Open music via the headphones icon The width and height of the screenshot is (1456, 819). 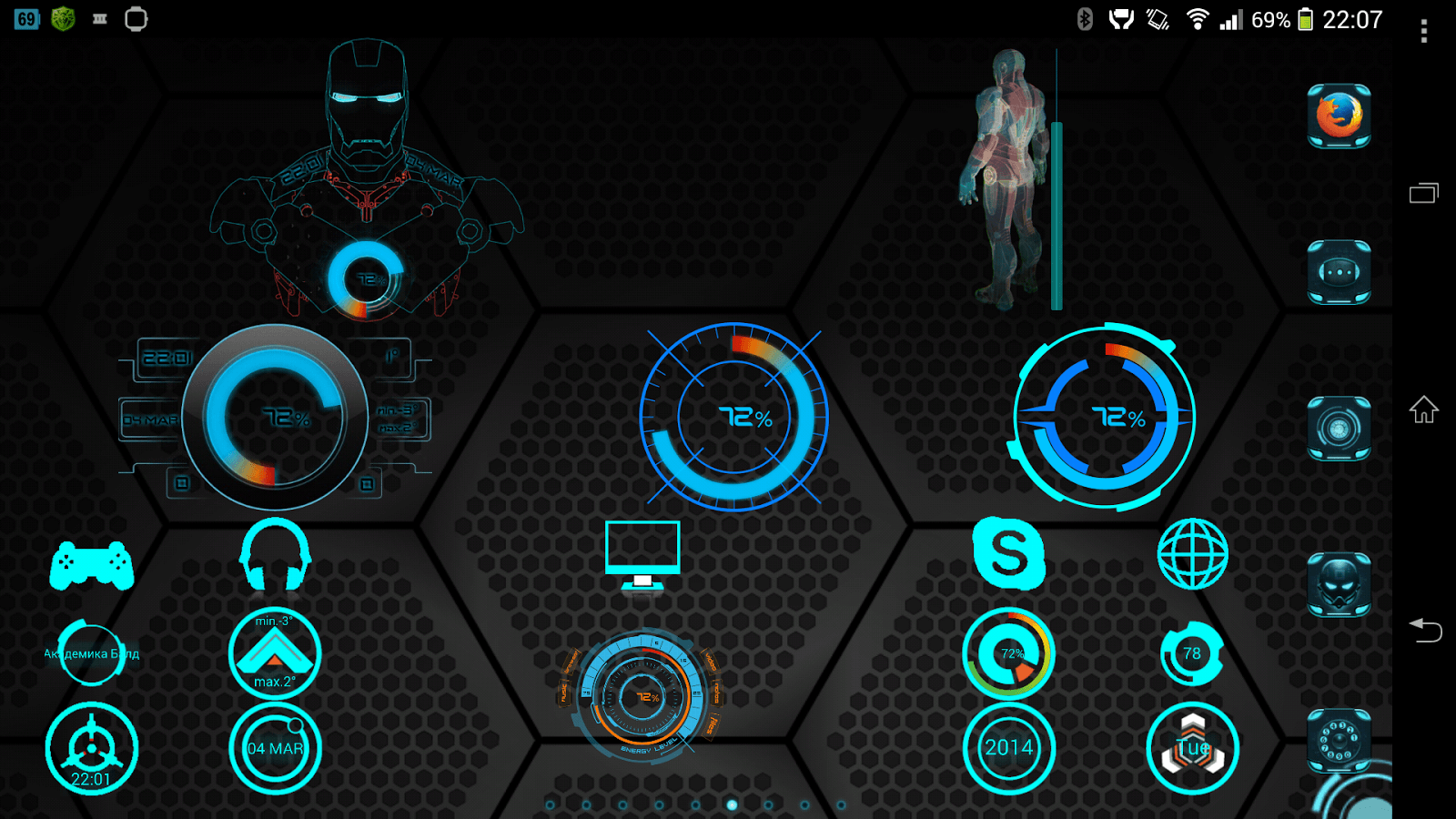tap(275, 555)
